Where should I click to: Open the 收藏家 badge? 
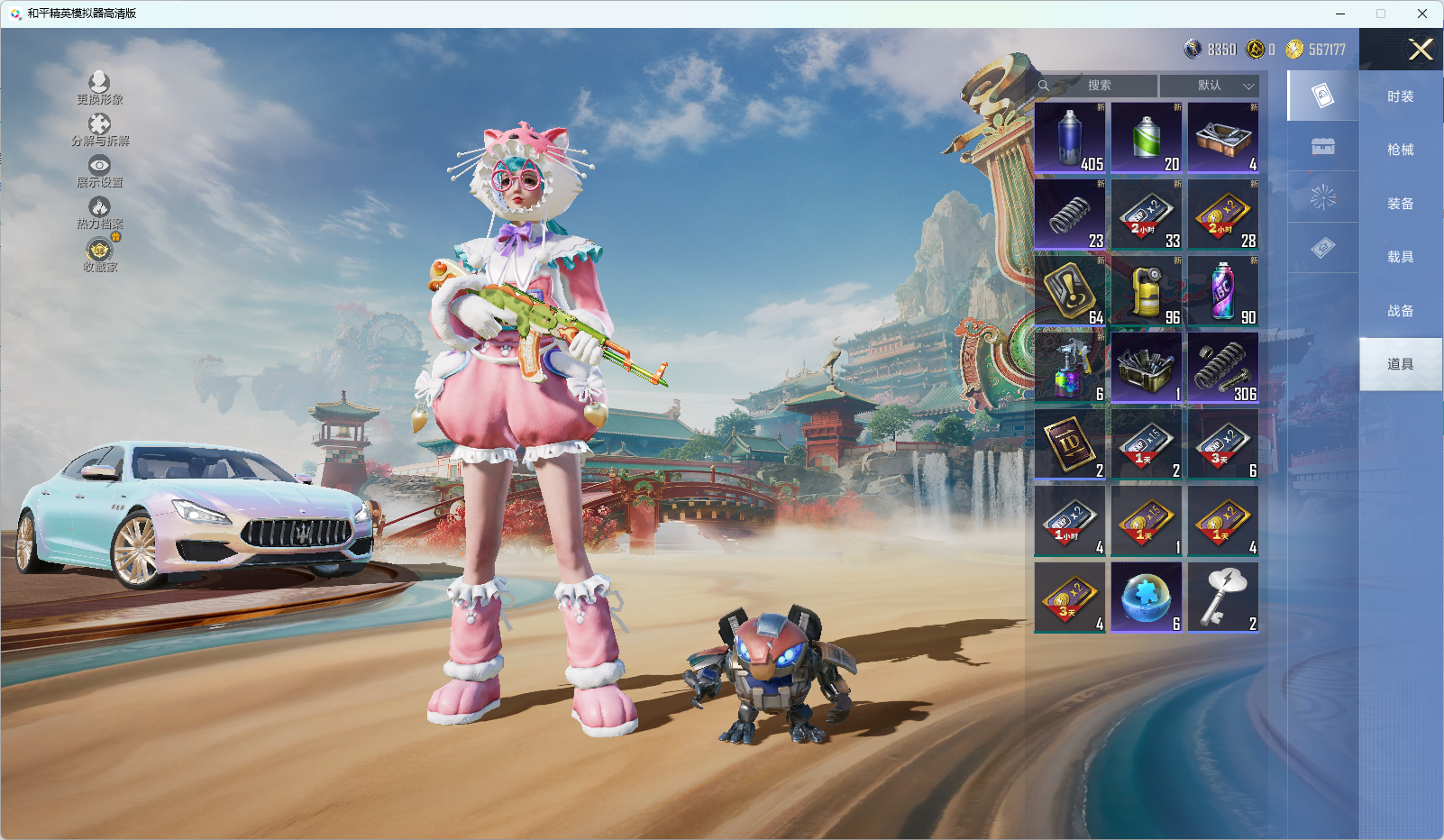click(x=99, y=254)
